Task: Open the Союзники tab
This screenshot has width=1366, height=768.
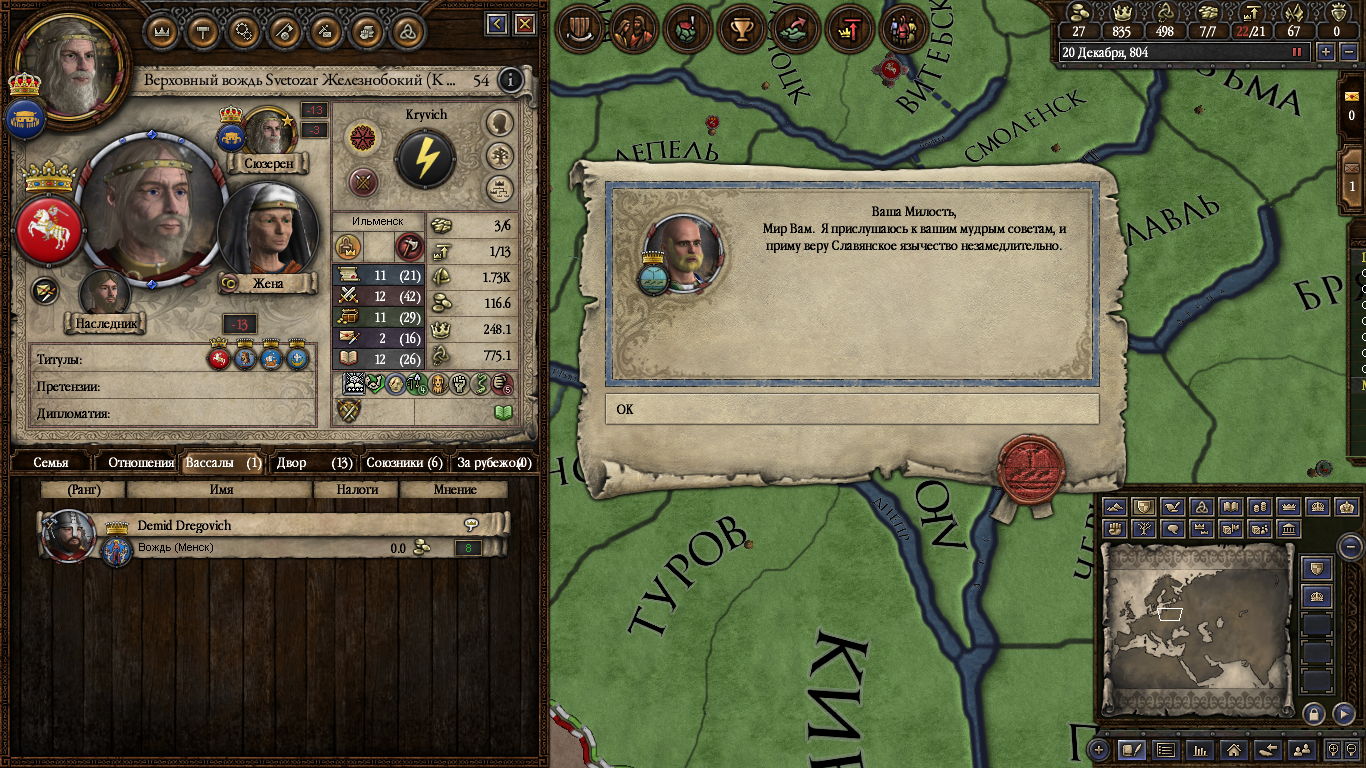Action: 404,463
